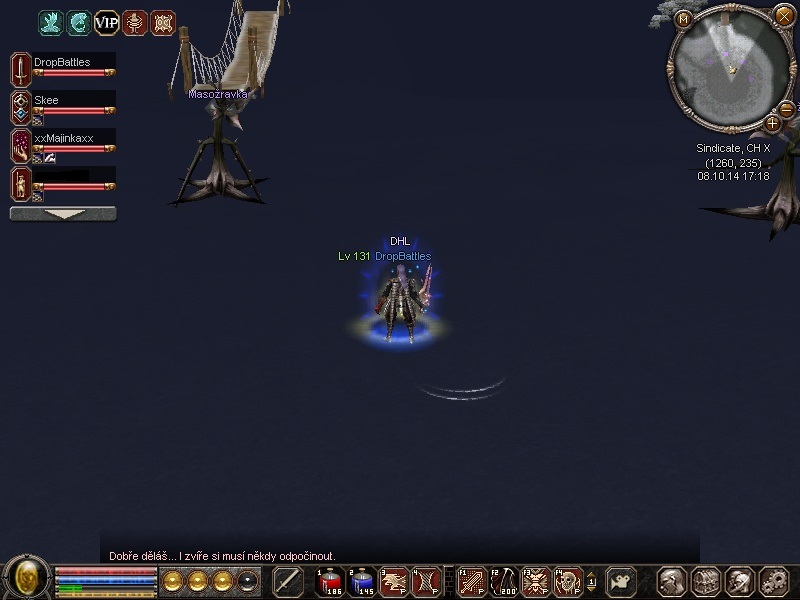
Task: Click the sword attack mode icon
Action: click(288, 581)
